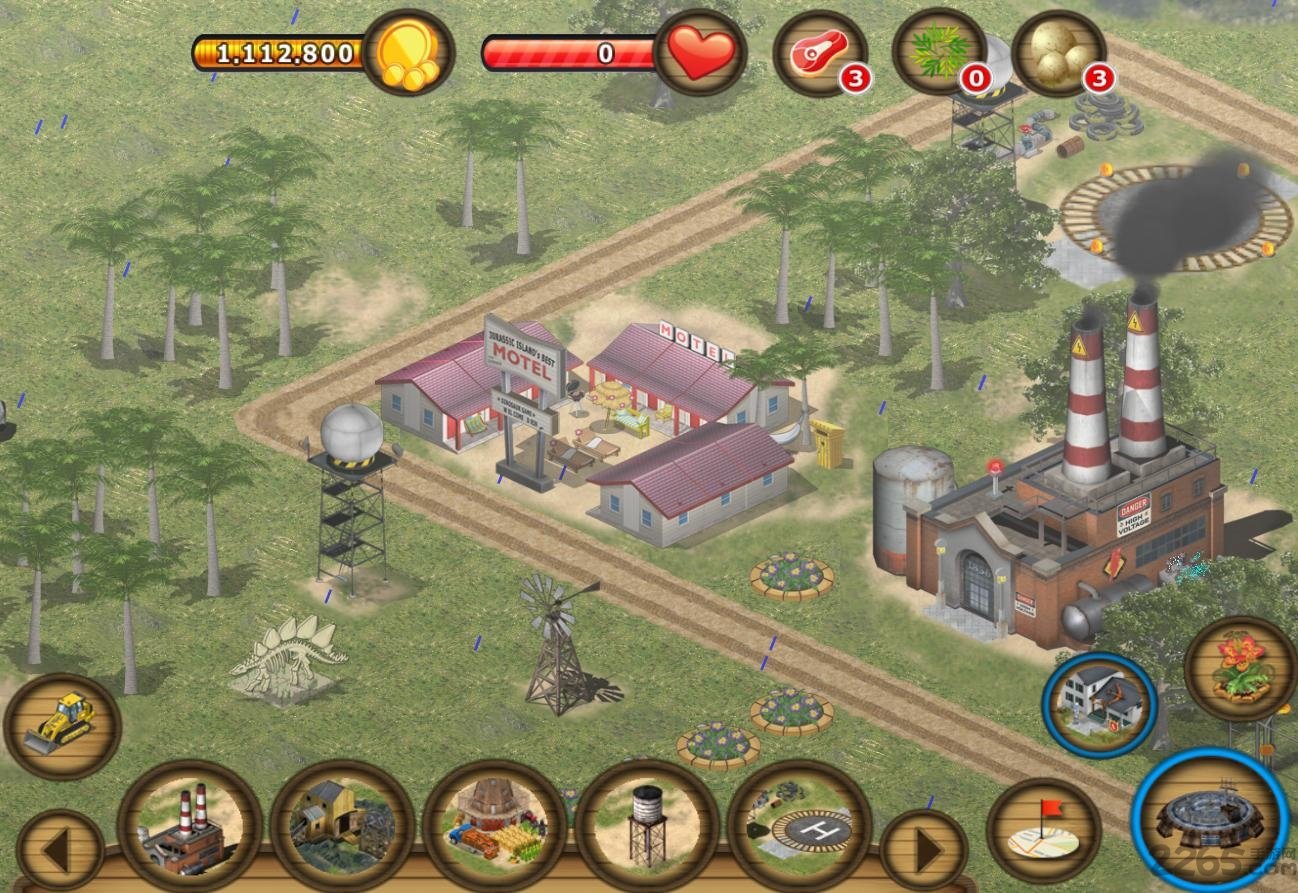Screen dimensions: 1298x893
Task: Click the gold coins icon
Action: click(x=408, y=52)
